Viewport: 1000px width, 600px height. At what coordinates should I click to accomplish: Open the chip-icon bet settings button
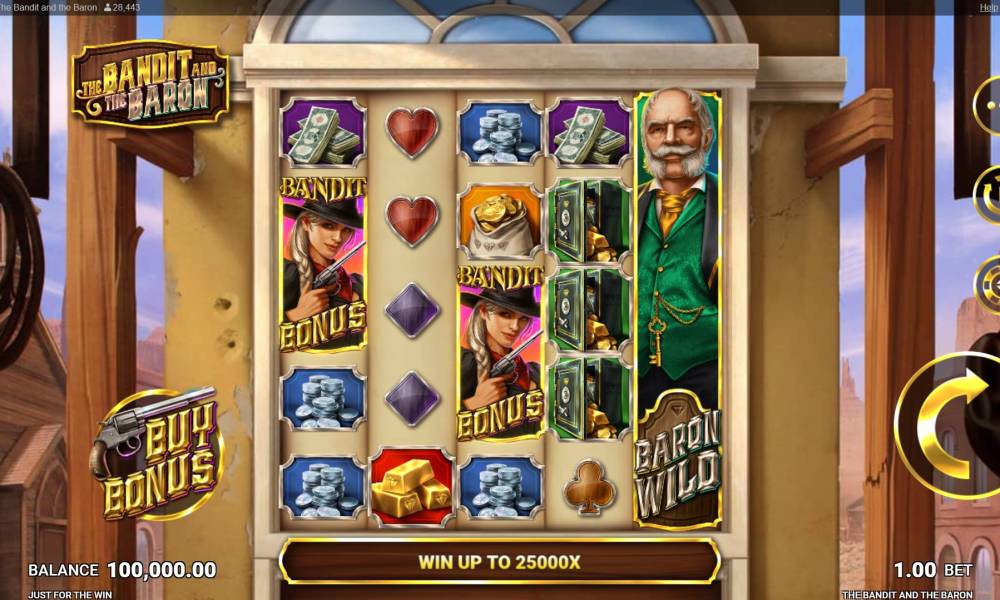[x=989, y=285]
